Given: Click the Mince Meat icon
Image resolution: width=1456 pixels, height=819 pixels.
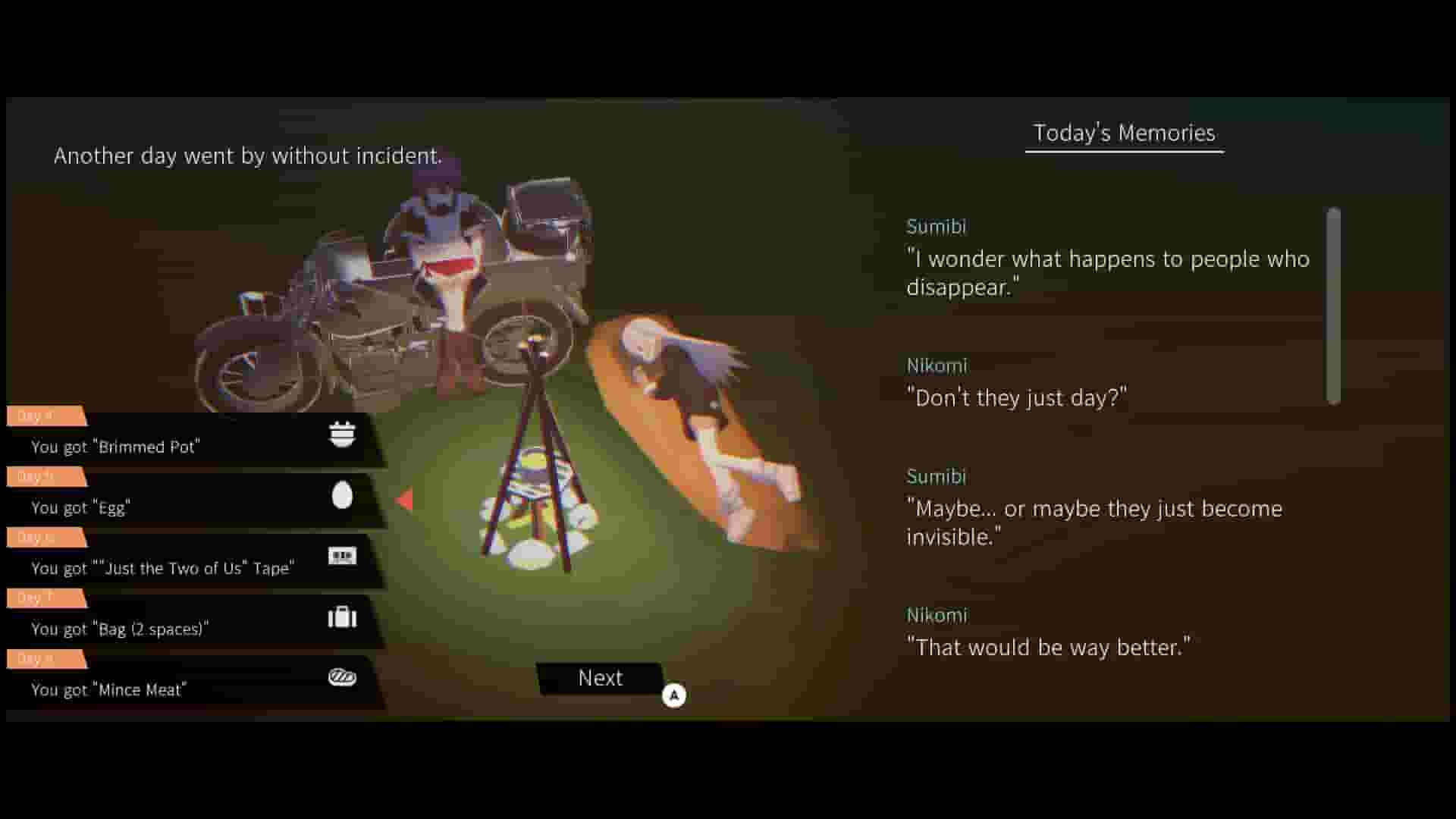Looking at the screenshot, I should pos(343,677).
